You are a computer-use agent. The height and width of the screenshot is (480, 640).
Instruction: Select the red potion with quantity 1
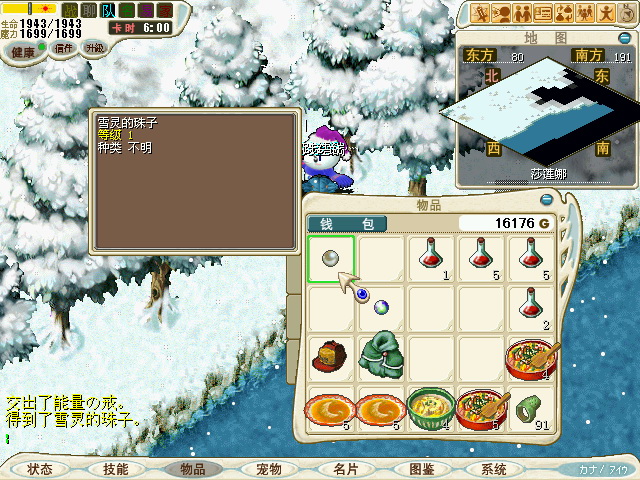(431, 259)
